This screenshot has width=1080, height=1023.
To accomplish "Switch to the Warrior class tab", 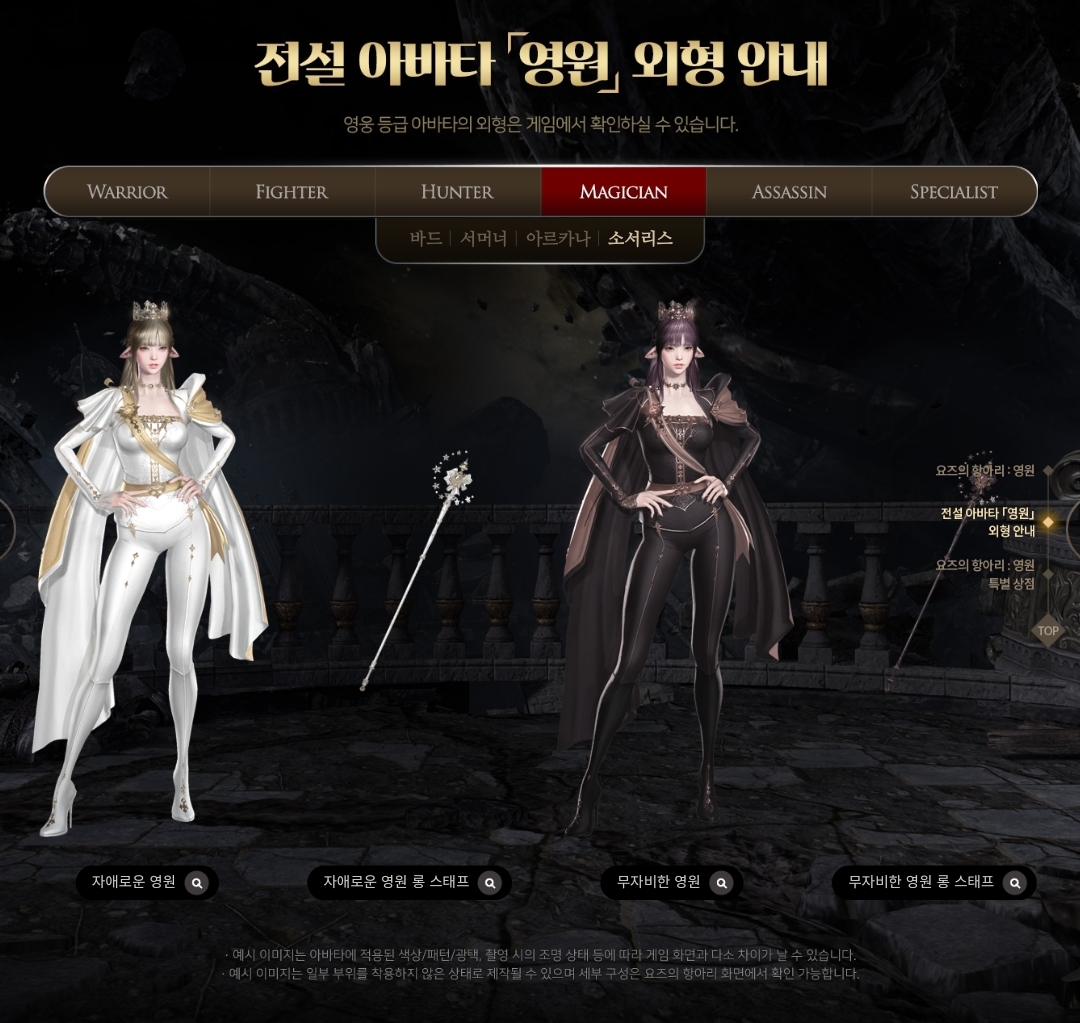I will coord(127,192).
